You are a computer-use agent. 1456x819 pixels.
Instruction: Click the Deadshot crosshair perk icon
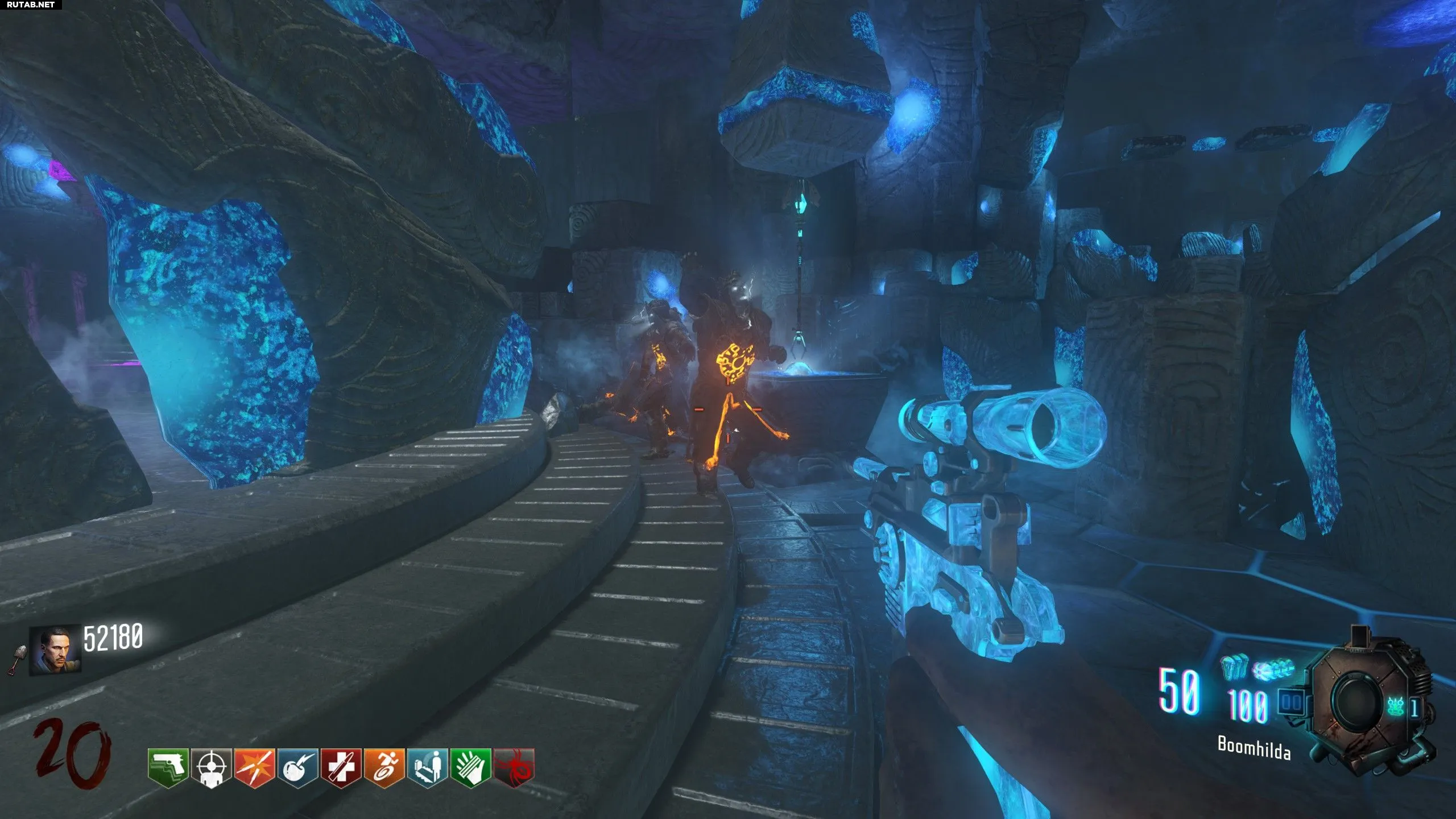(211, 768)
